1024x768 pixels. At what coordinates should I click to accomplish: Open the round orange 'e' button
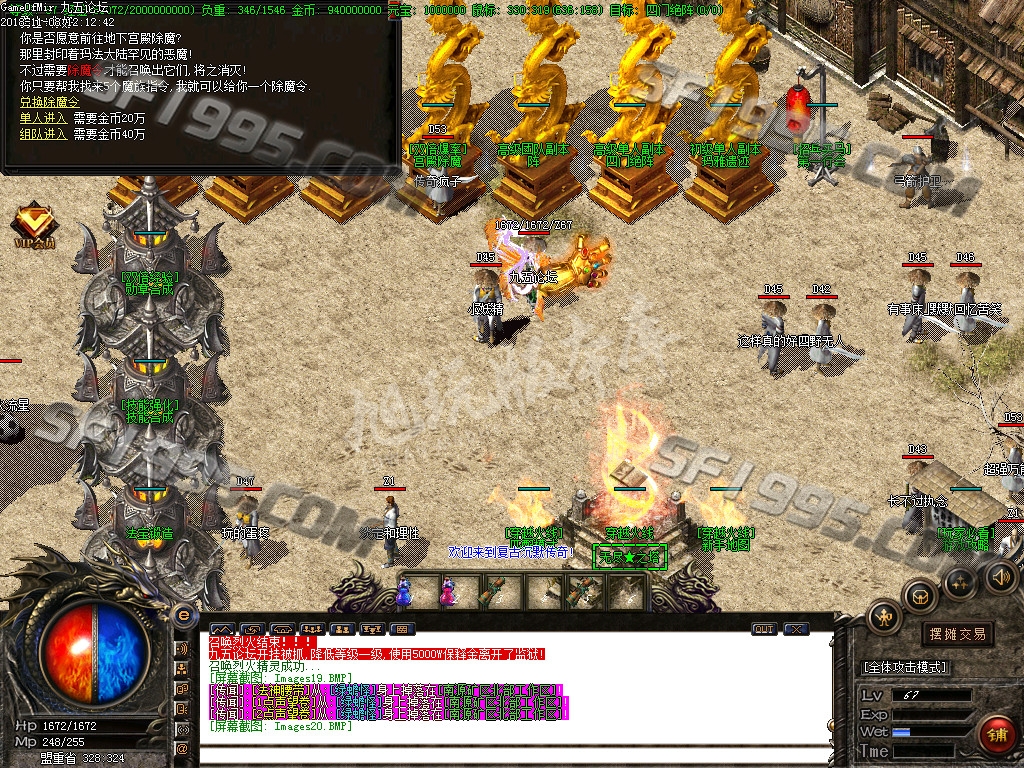(x=183, y=614)
